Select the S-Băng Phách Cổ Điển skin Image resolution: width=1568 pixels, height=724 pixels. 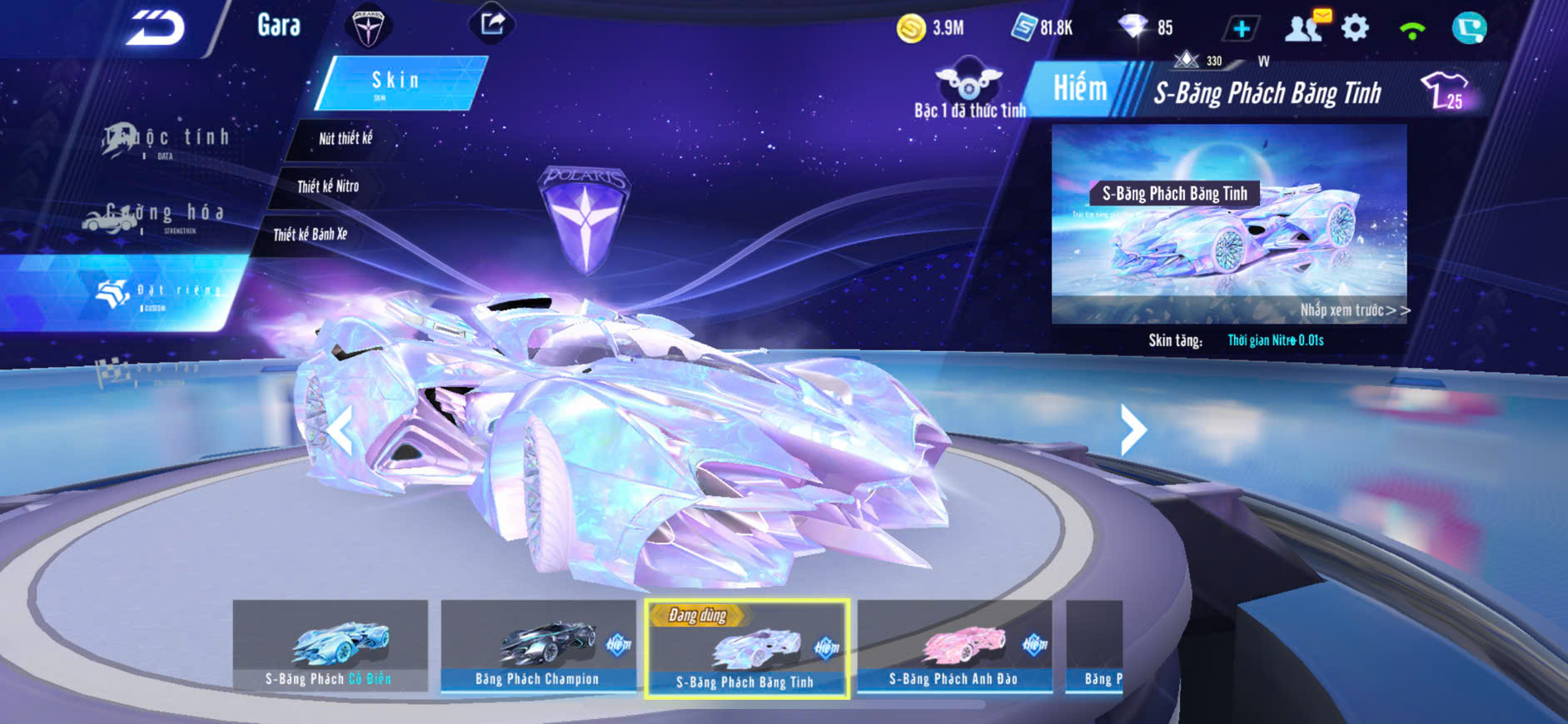point(330,646)
